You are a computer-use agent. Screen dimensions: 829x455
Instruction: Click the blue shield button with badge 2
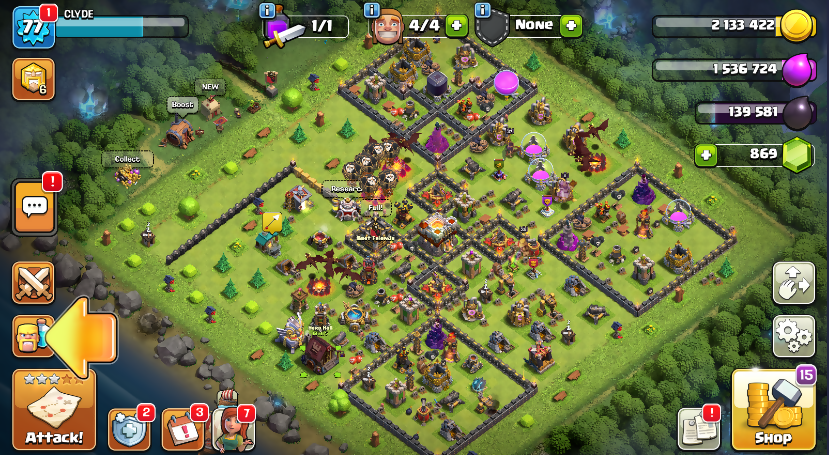click(128, 430)
